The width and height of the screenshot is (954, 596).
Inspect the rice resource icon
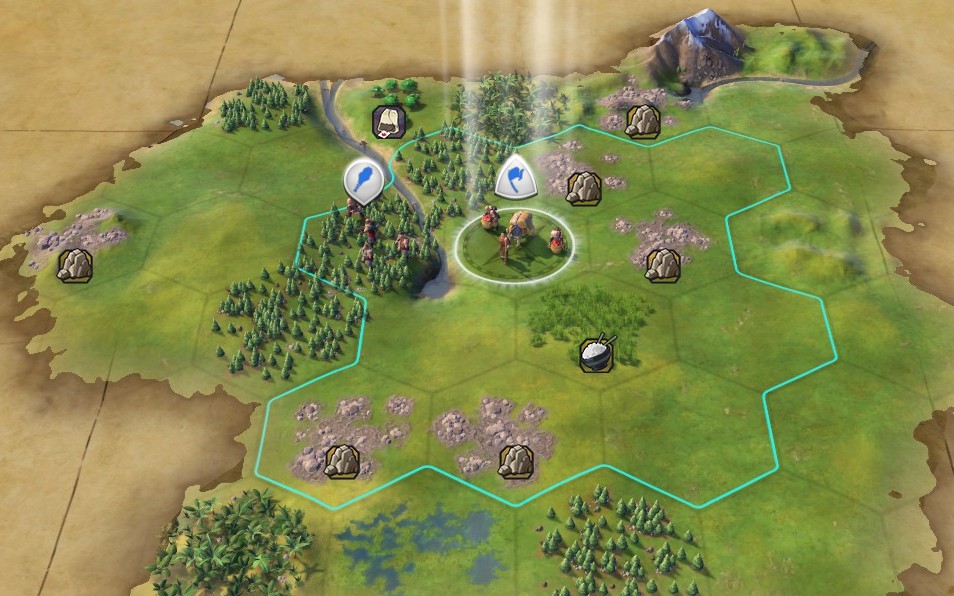pyautogui.click(x=597, y=353)
